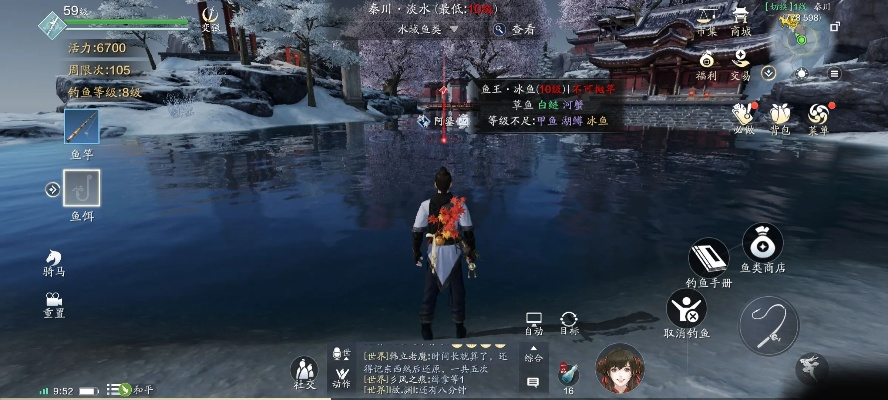The width and height of the screenshot is (888, 400).
Task: Mount up with the 骑马 button
Action: tap(54, 260)
